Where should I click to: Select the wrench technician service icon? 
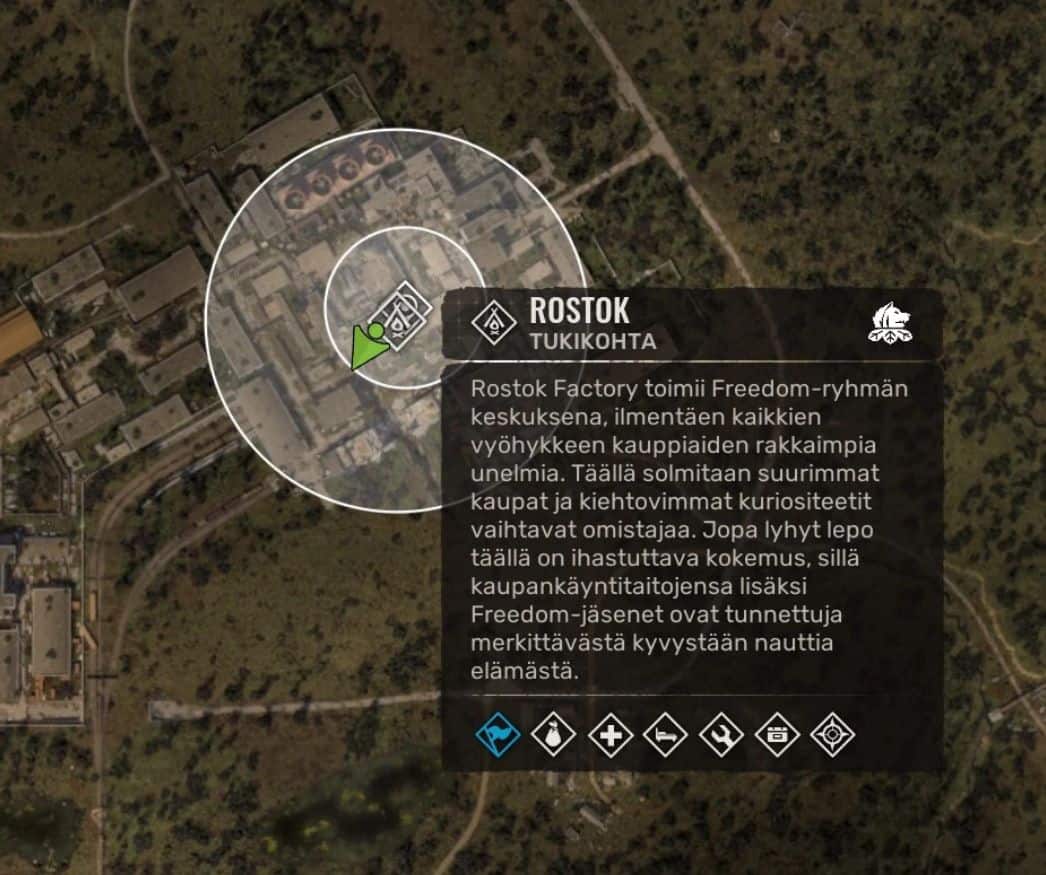tap(721, 736)
